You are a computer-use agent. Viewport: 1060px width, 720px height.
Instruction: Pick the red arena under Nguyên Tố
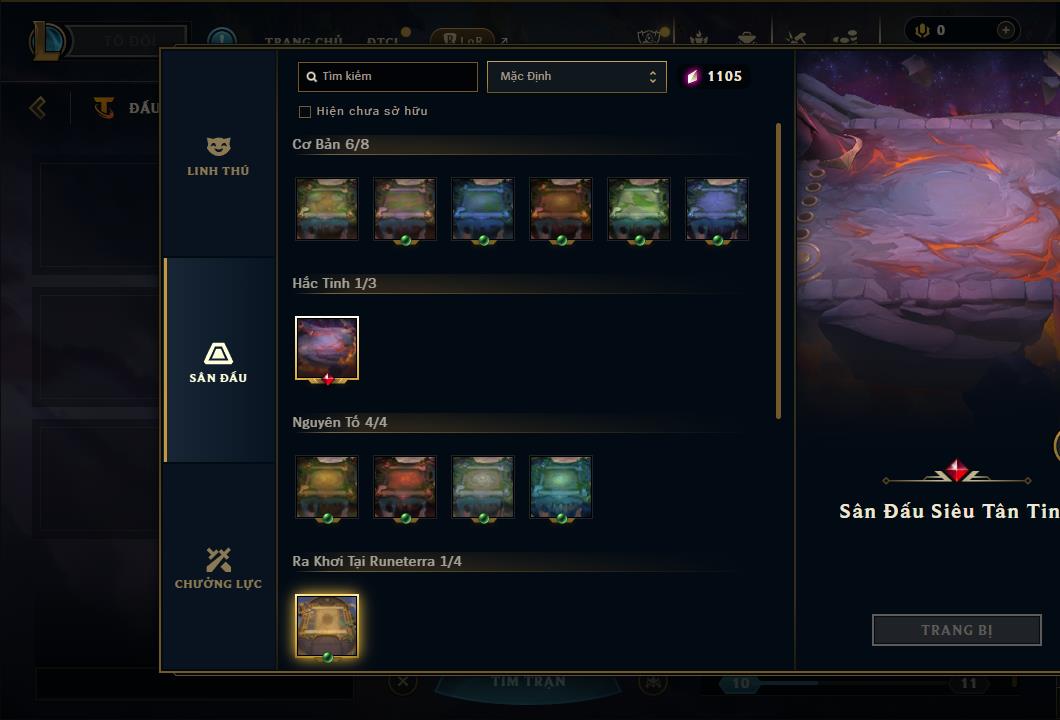405,487
